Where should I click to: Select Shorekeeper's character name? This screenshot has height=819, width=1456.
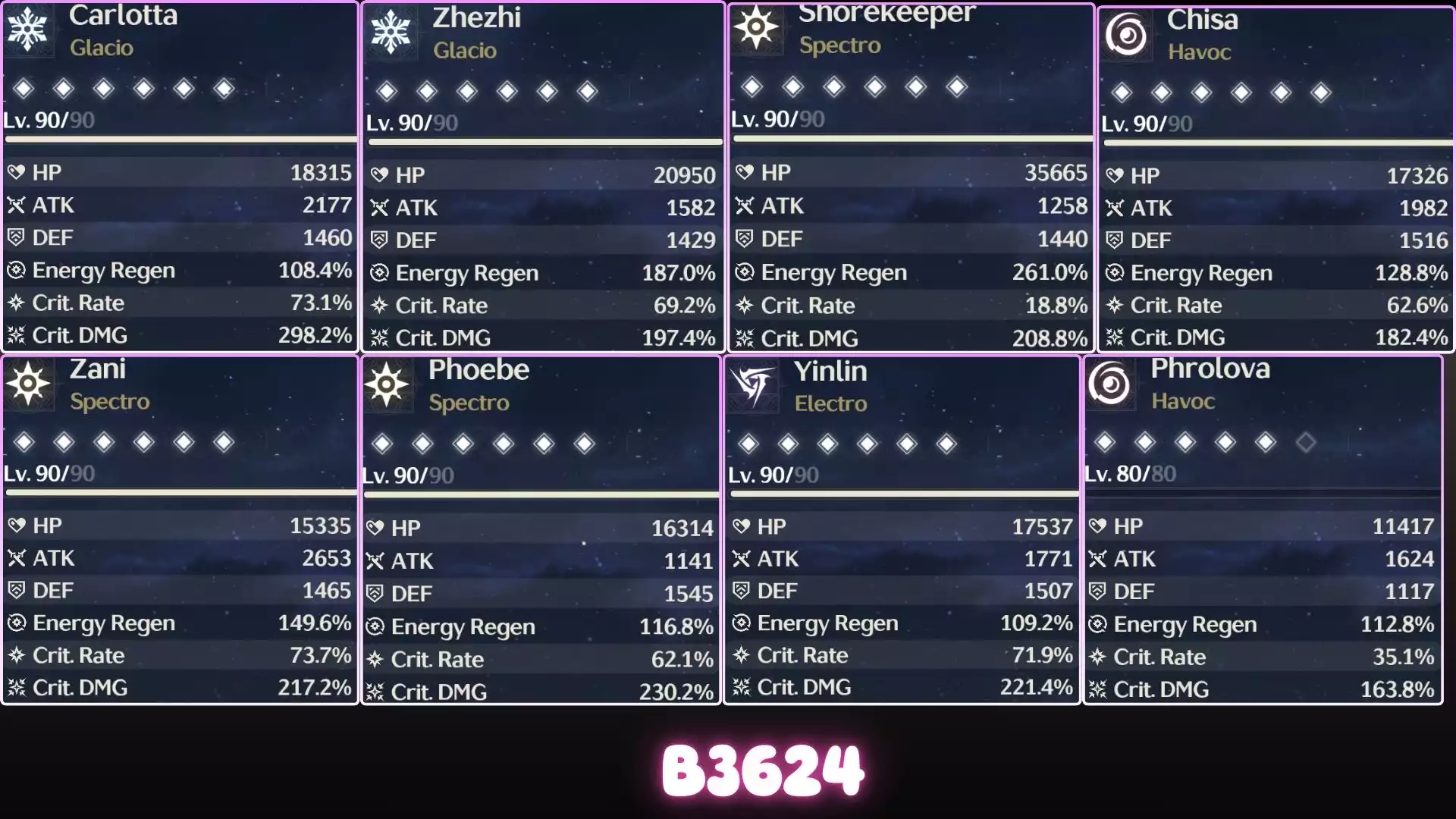(x=886, y=13)
